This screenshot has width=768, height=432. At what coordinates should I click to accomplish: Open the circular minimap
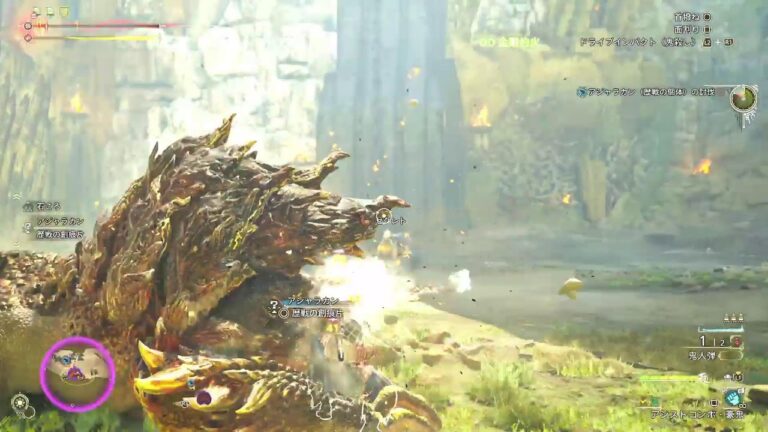[x=77, y=374]
